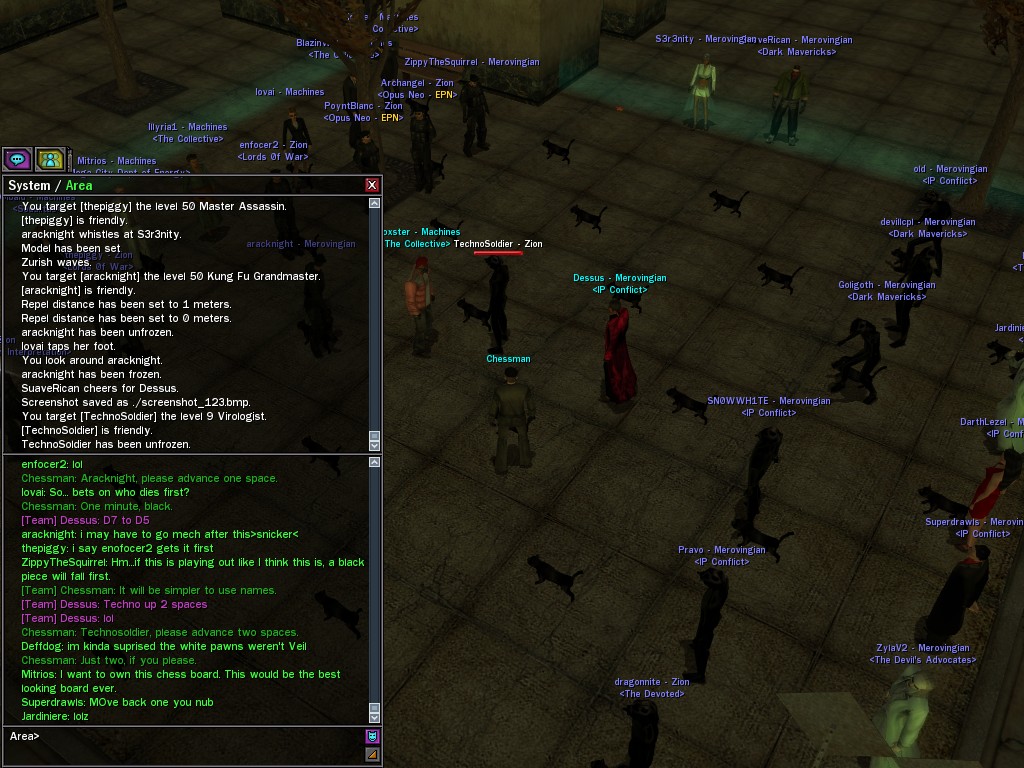Click the system log scroll-down arrow
This screenshot has width=1024, height=768.
pos(375,444)
